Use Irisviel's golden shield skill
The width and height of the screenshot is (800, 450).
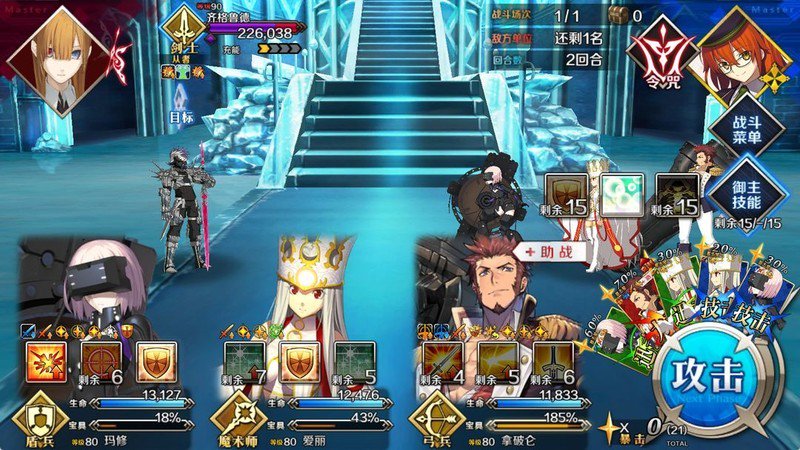coord(299,364)
